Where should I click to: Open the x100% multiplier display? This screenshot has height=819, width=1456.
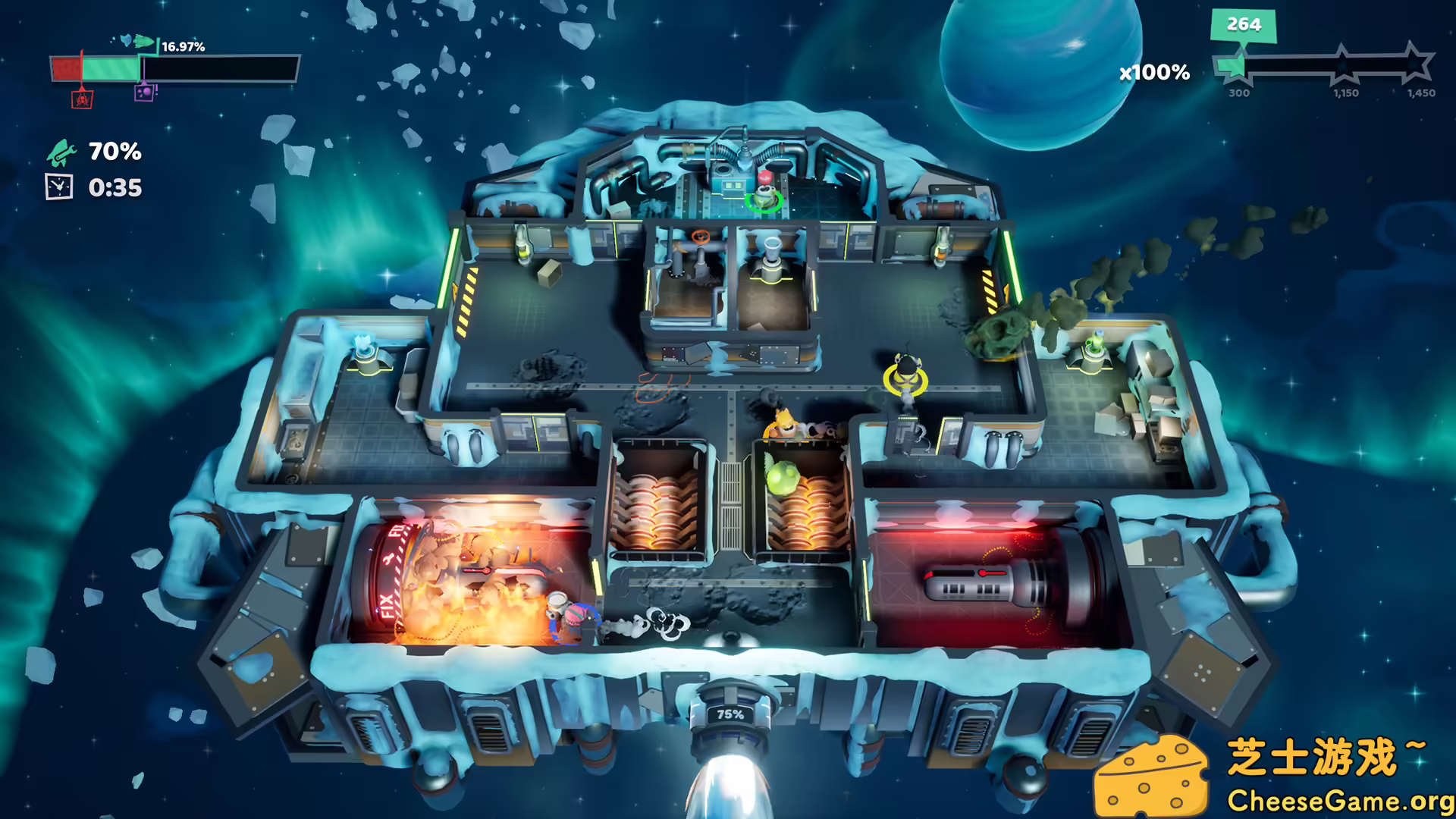point(1153,74)
